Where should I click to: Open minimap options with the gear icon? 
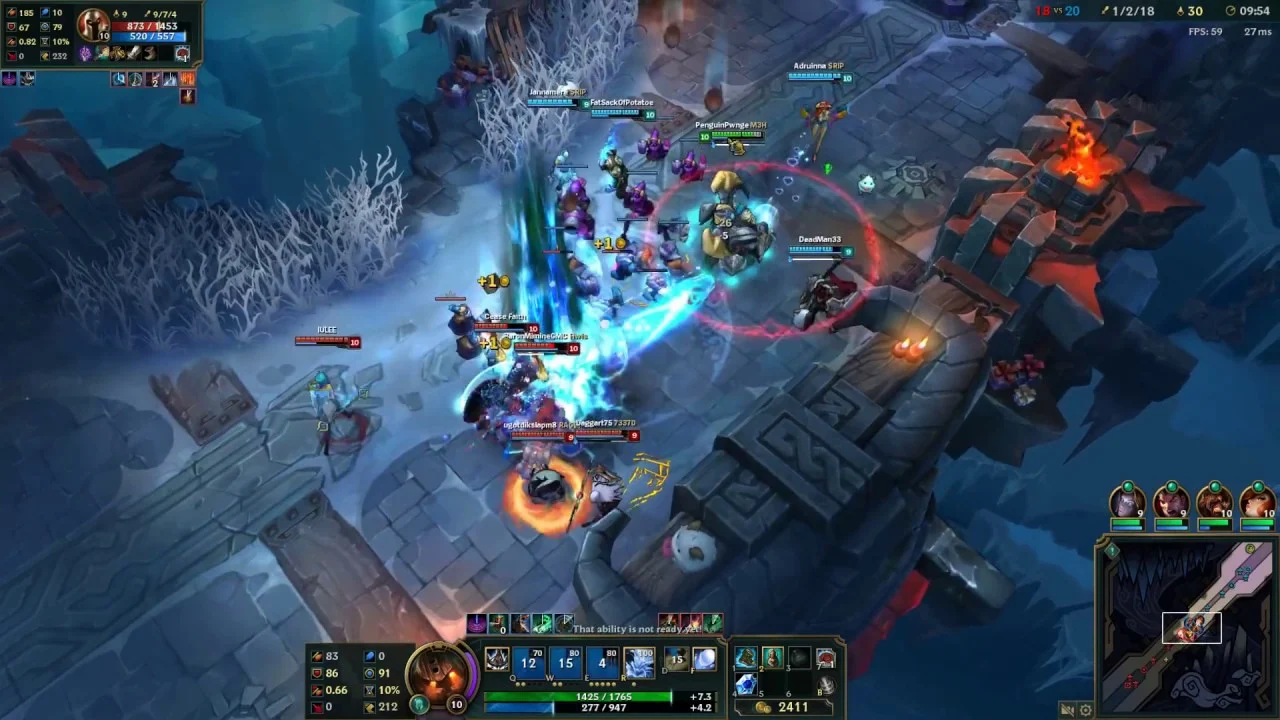coord(1085,710)
